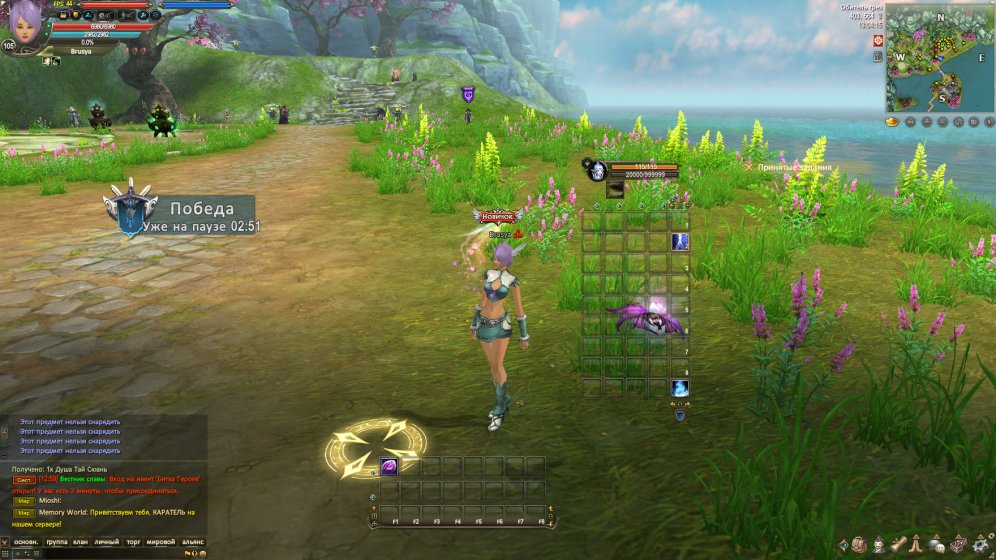Open the gold ingot shop icon
The width and height of the screenshot is (996, 560).
894,121
